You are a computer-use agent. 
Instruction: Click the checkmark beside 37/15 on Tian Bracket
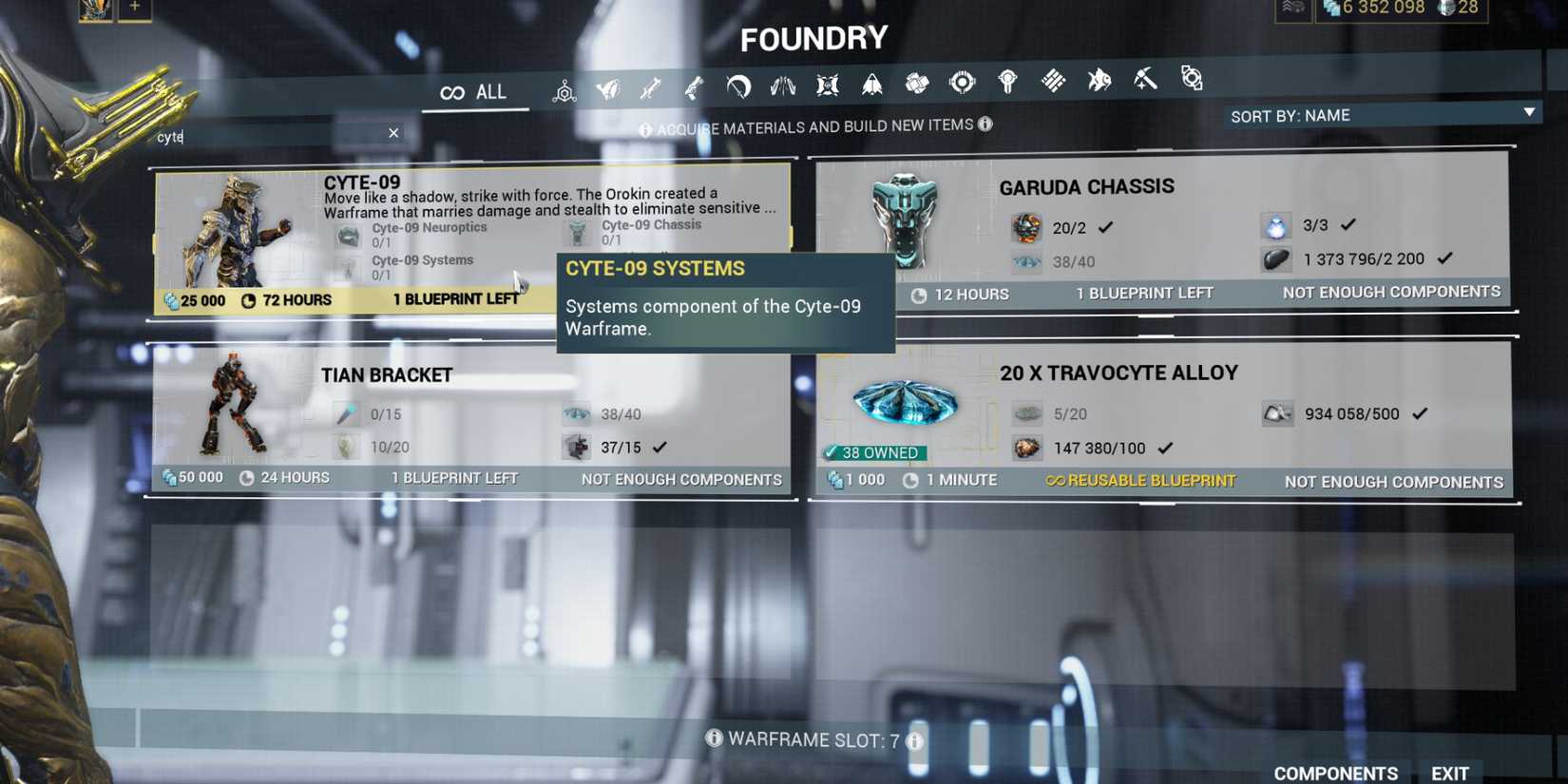660,447
